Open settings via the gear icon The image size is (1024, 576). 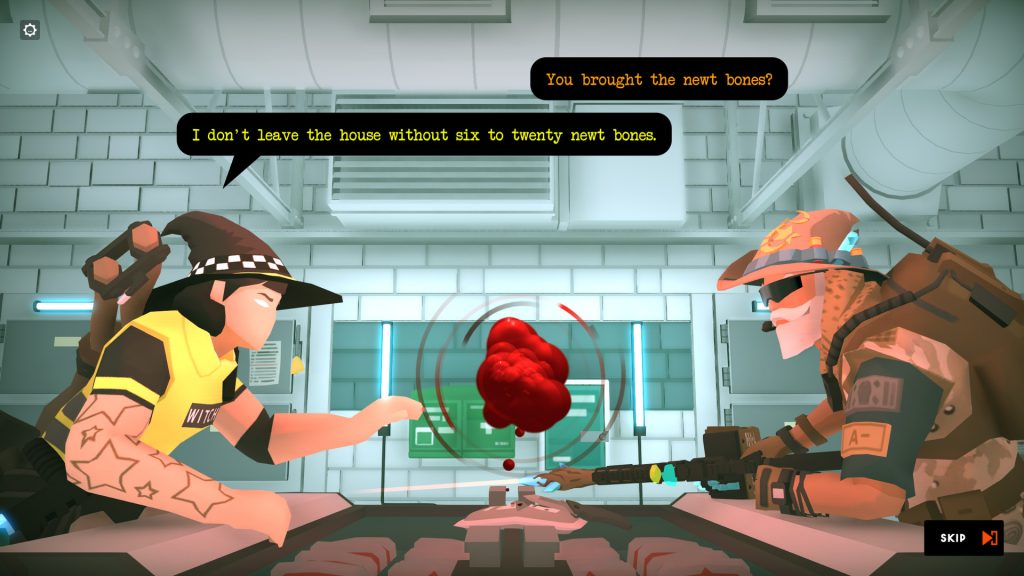[x=30, y=30]
